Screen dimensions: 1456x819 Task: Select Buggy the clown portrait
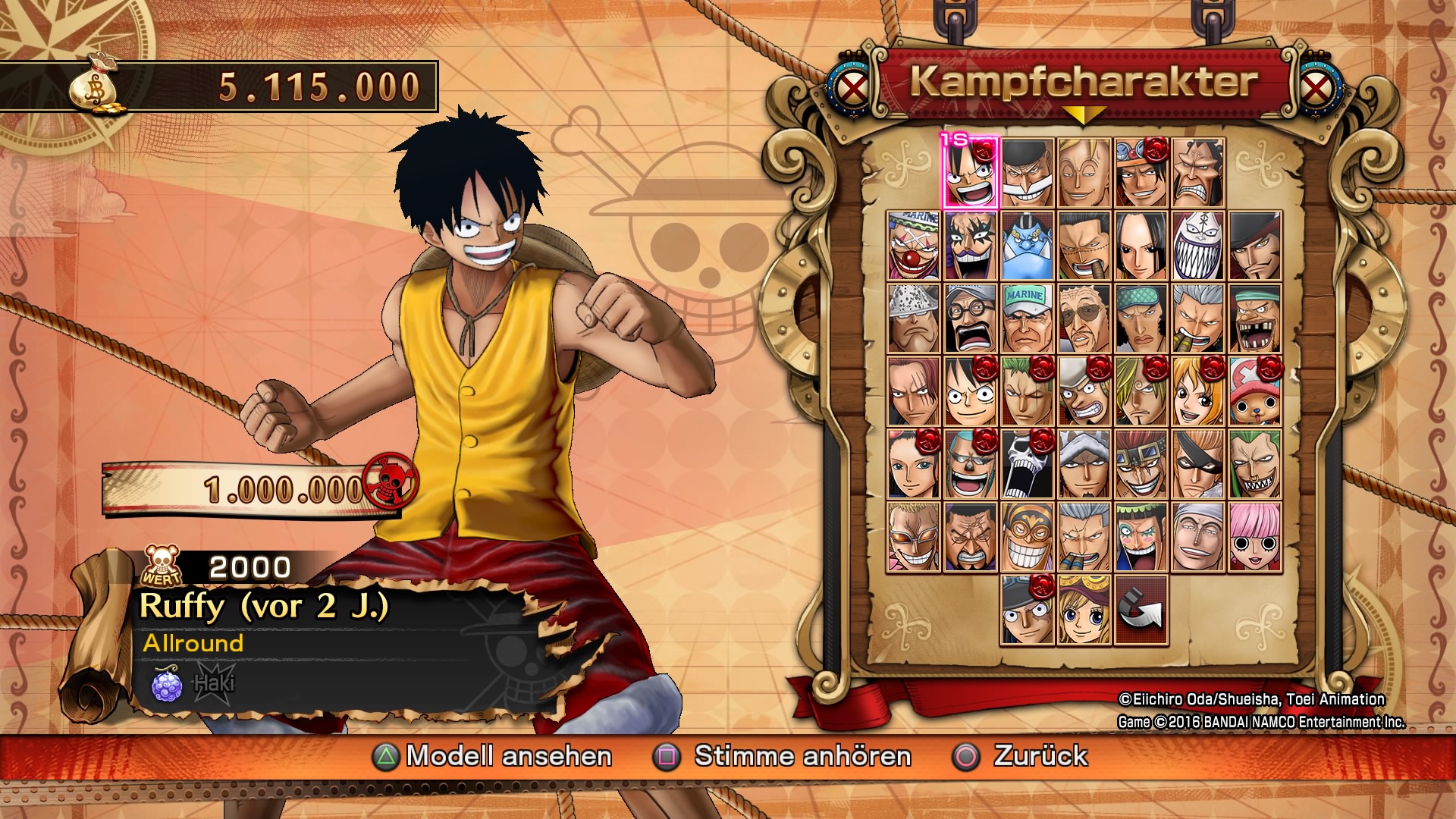point(914,246)
